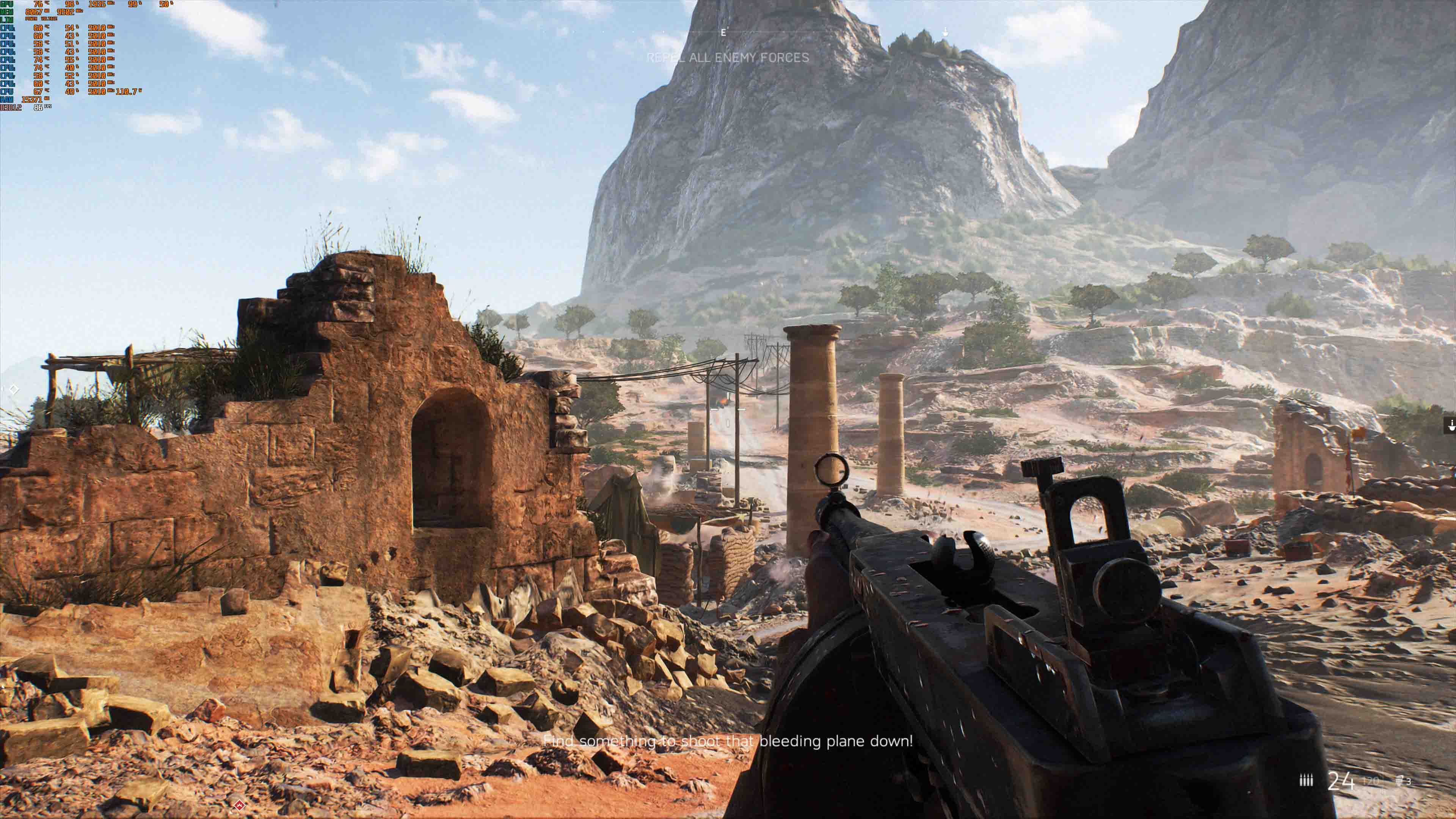Click the CPU1 temperature readout in the overlay

click(x=38, y=28)
